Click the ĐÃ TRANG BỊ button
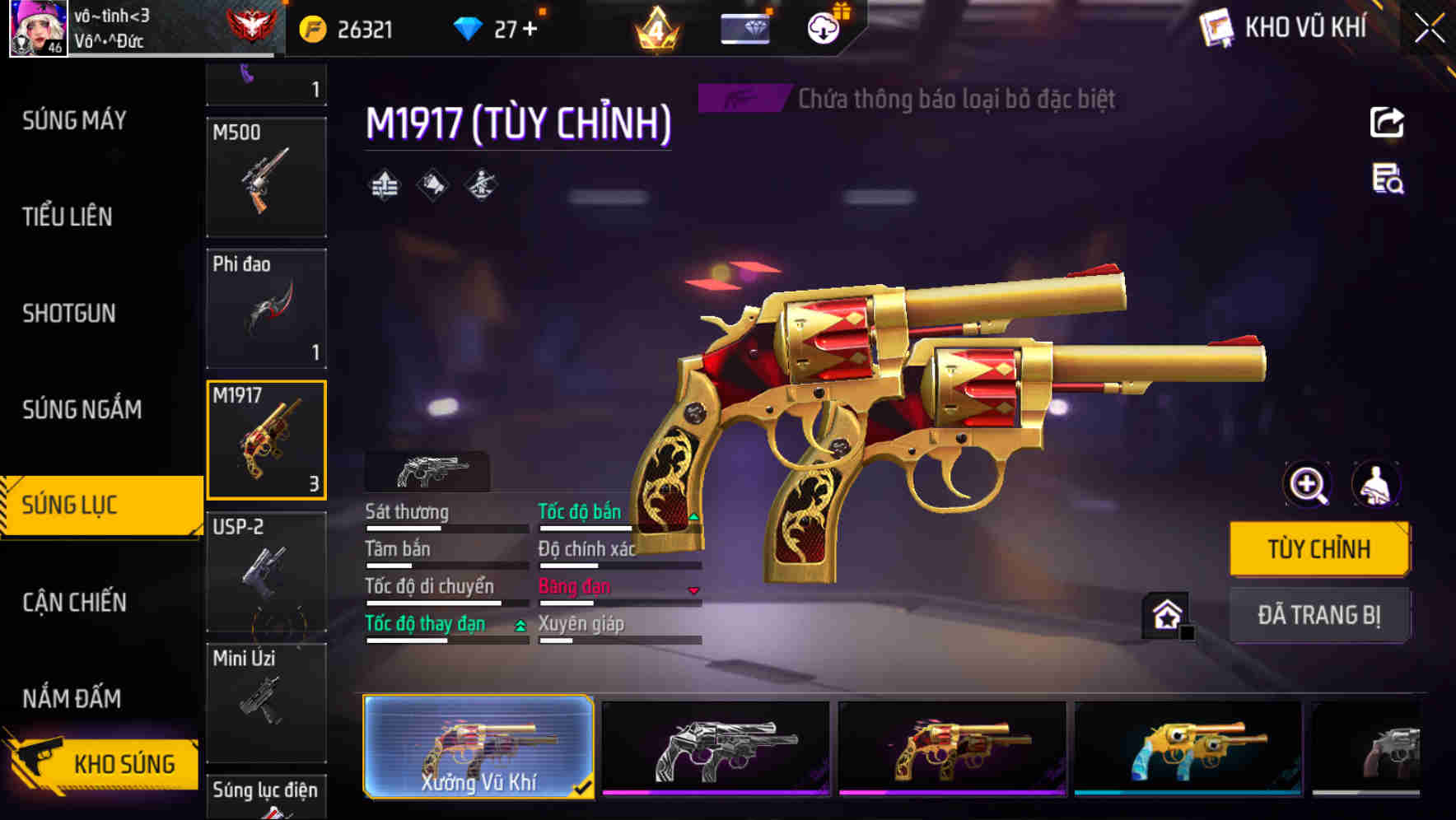This screenshot has width=1456, height=820. (x=1319, y=614)
